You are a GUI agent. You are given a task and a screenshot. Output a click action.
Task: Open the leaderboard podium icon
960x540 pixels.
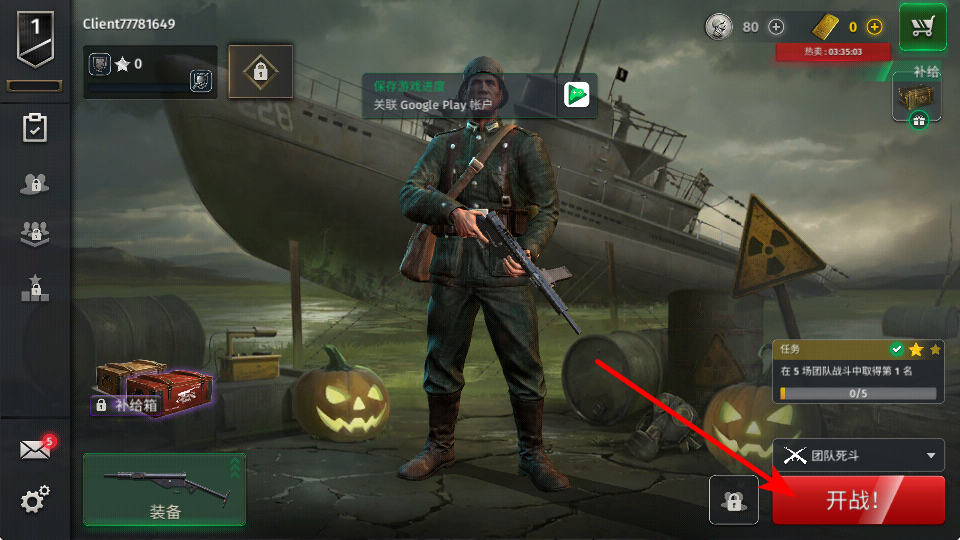click(x=35, y=288)
